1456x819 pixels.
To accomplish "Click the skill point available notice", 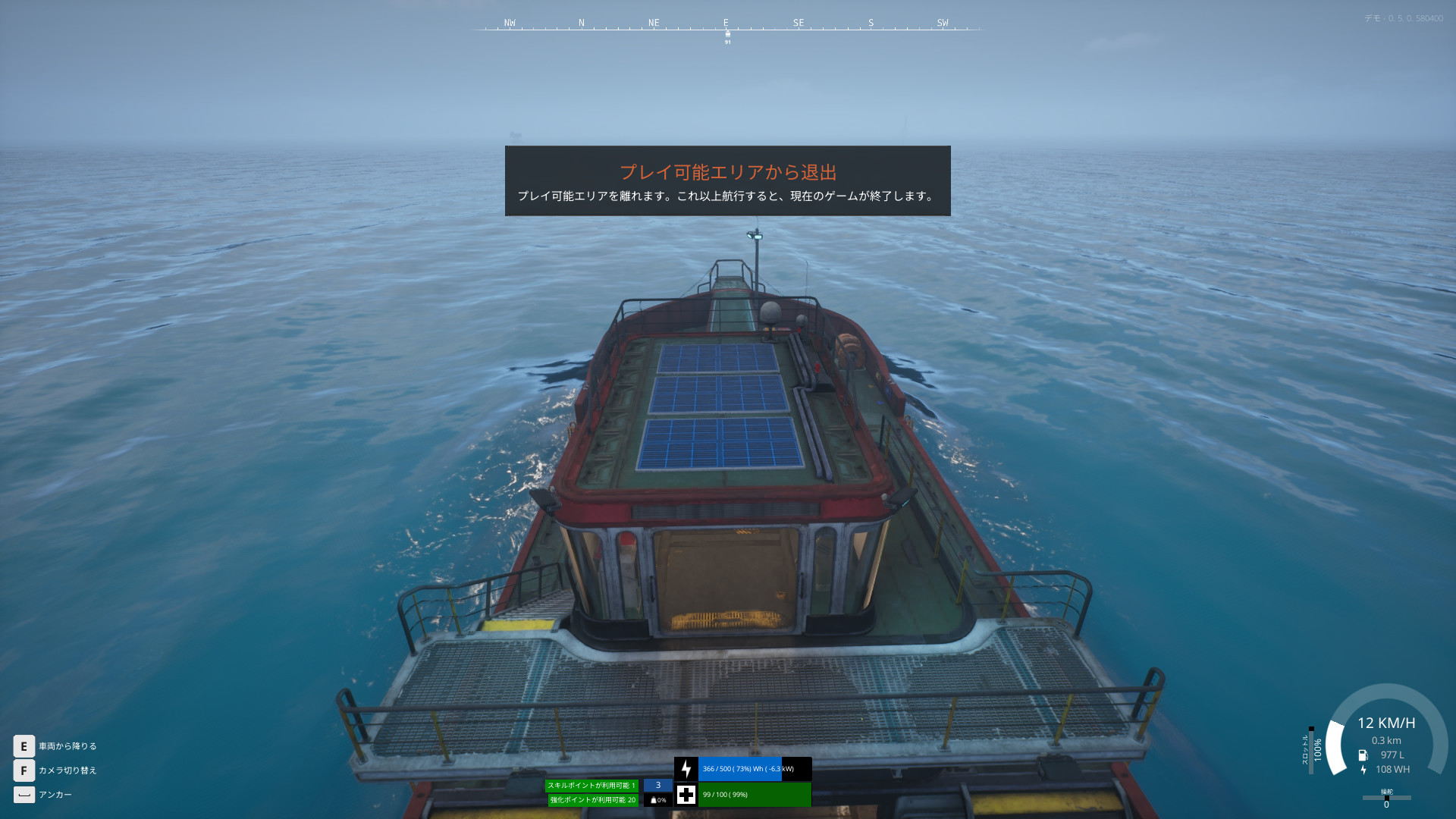I will pyautogui.click(x=591, y=786).
